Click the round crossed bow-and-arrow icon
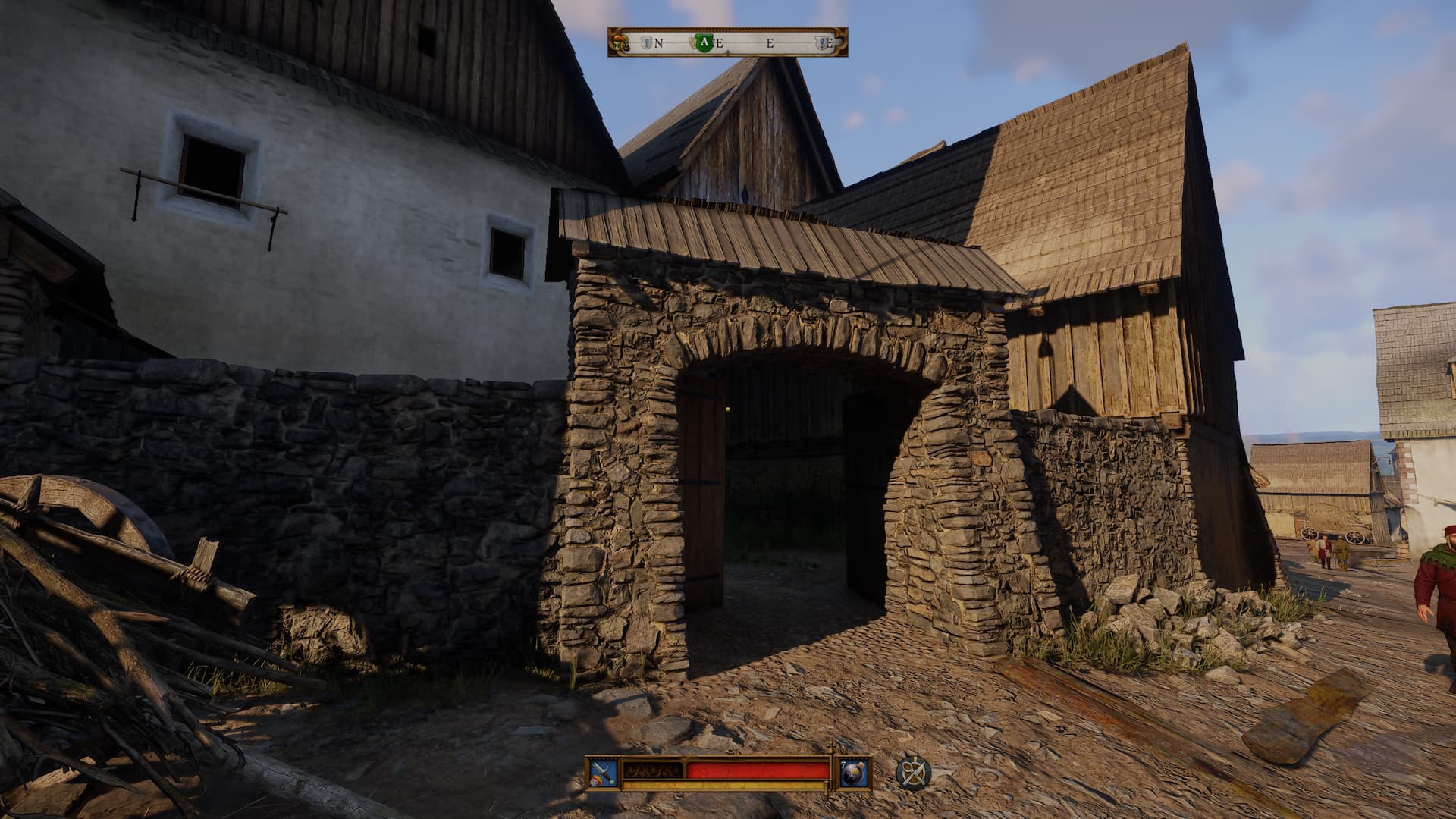This screenshot has width=1456, height=819. click(x=913, y=773)
